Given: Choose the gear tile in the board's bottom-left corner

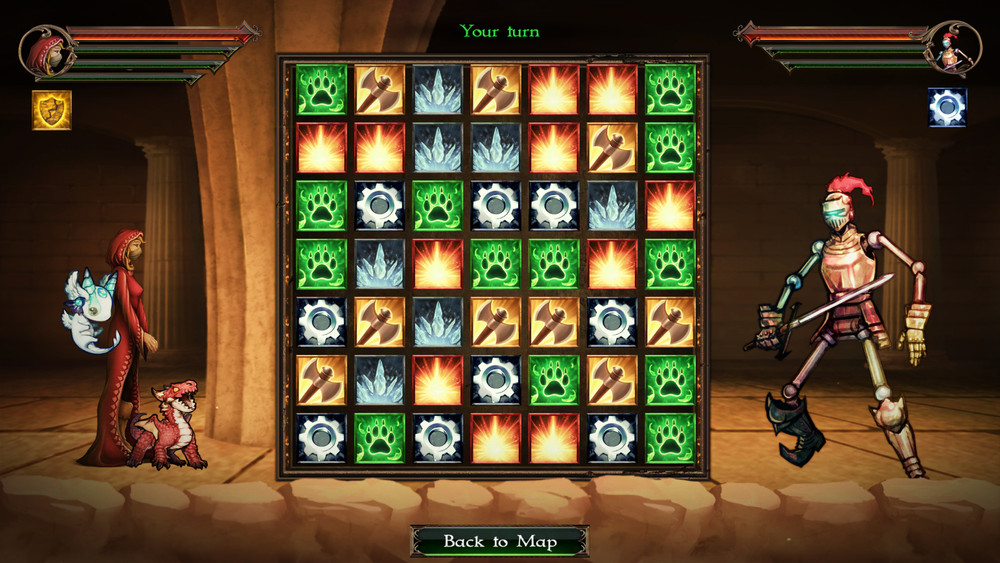Looking at the screenshot, I should coord(321,438).
